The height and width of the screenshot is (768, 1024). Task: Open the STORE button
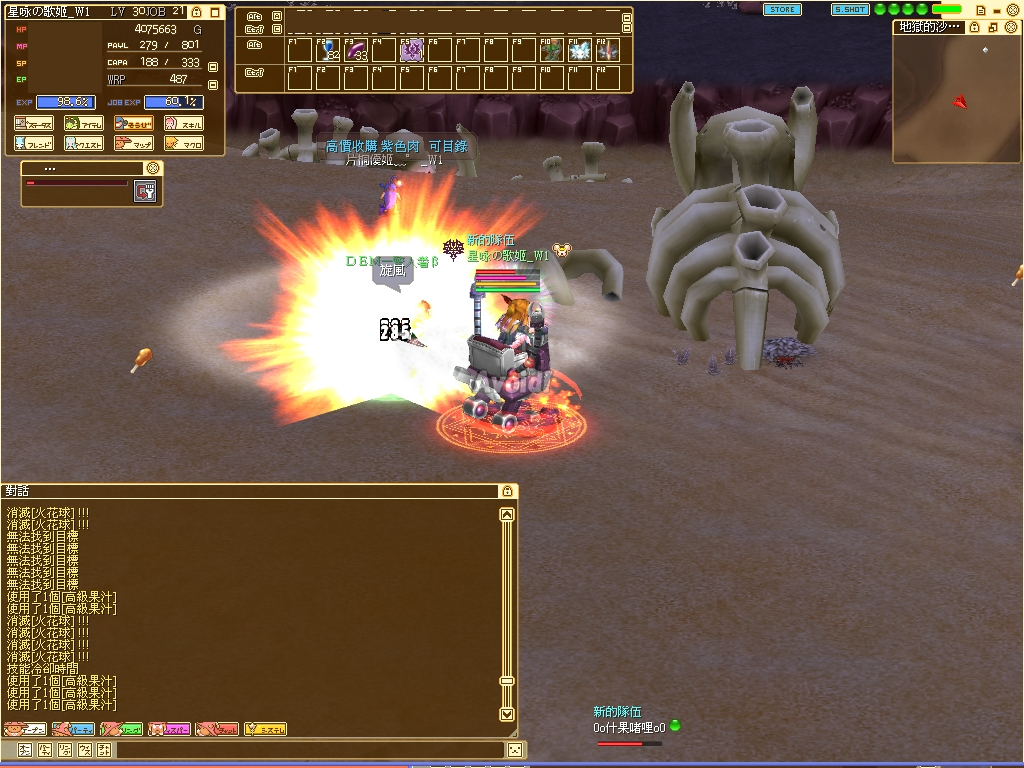click(782, 9)
